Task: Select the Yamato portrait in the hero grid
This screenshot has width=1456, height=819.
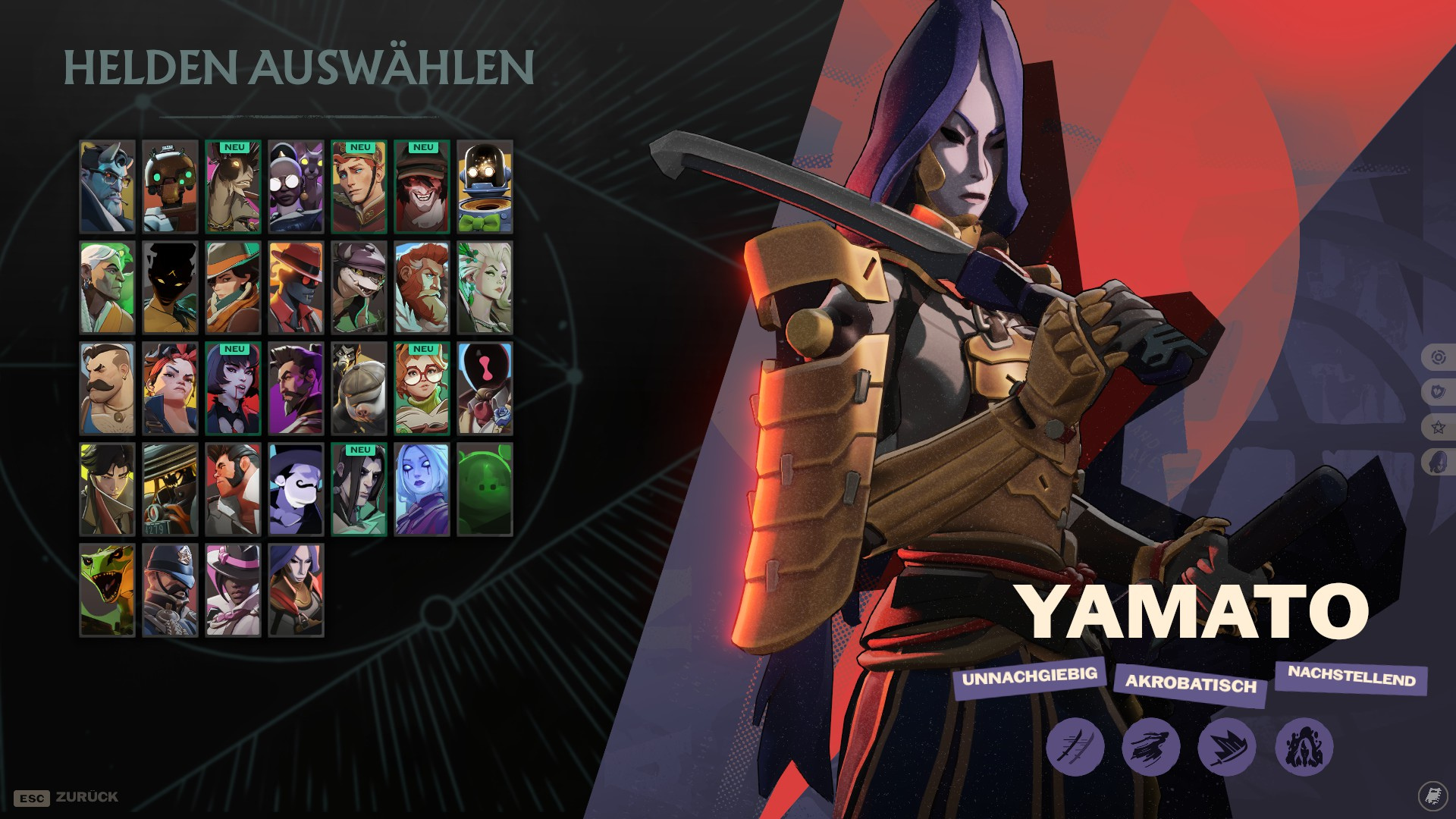Action: click(x=296, y=590)
